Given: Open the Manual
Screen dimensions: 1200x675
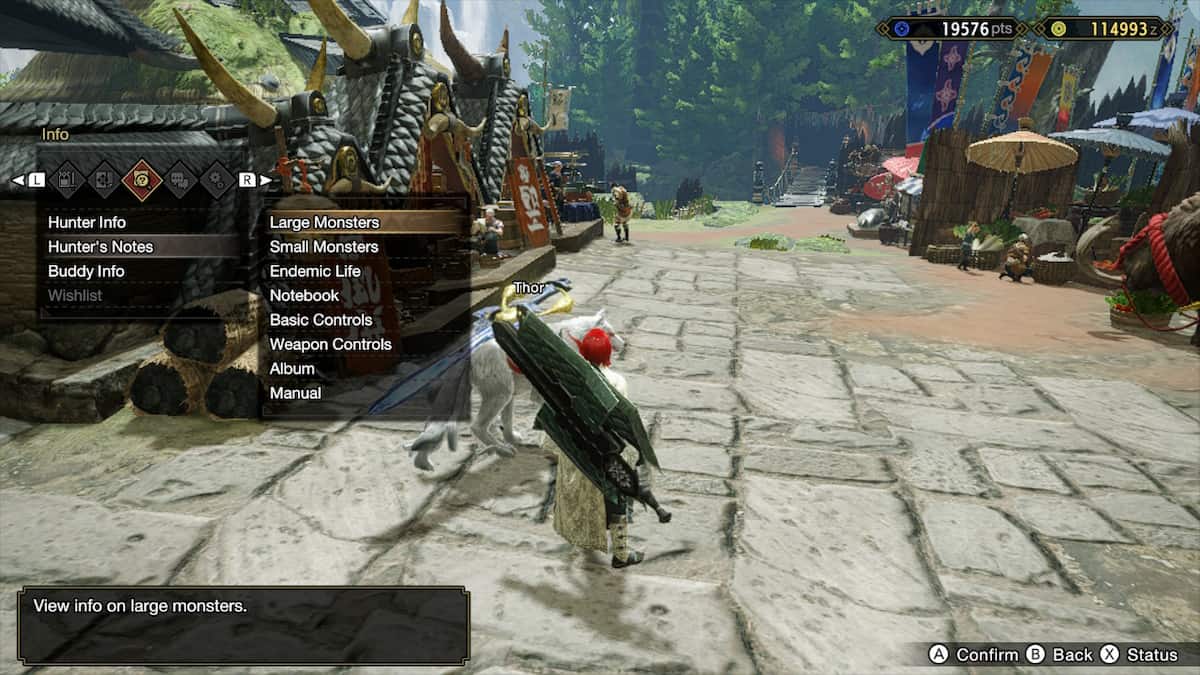Looking at the screenshot, I should pyautogui.click(x=295, y=393).
